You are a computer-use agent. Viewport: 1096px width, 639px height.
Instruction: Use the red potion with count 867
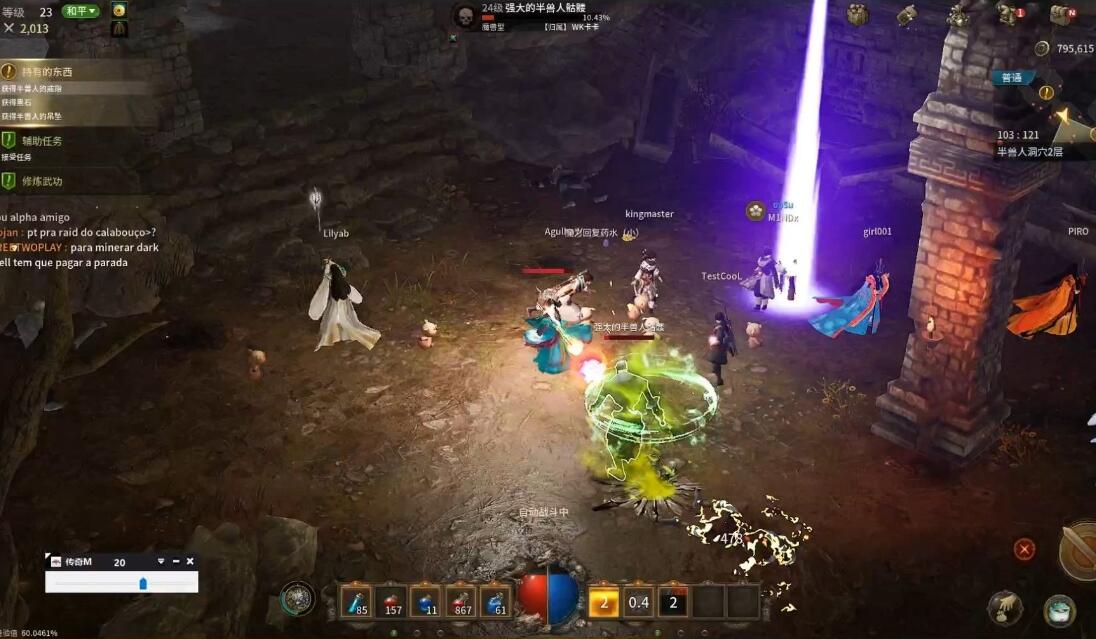(461, 602)
